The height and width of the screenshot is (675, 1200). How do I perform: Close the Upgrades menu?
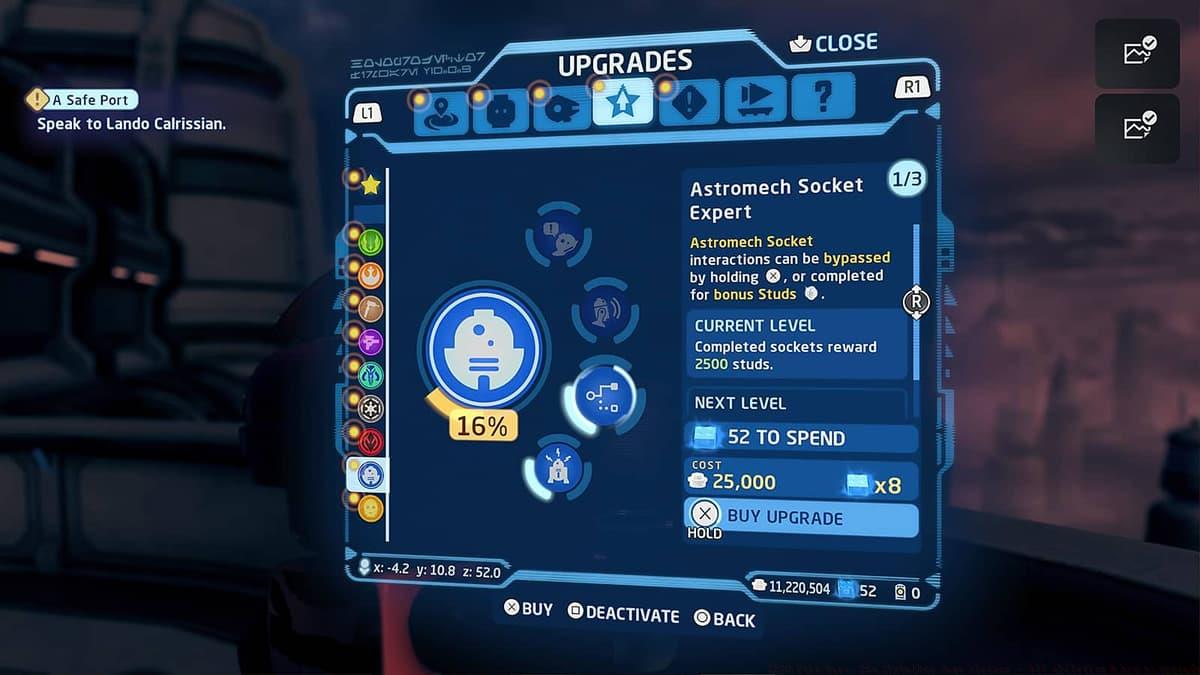833,44
